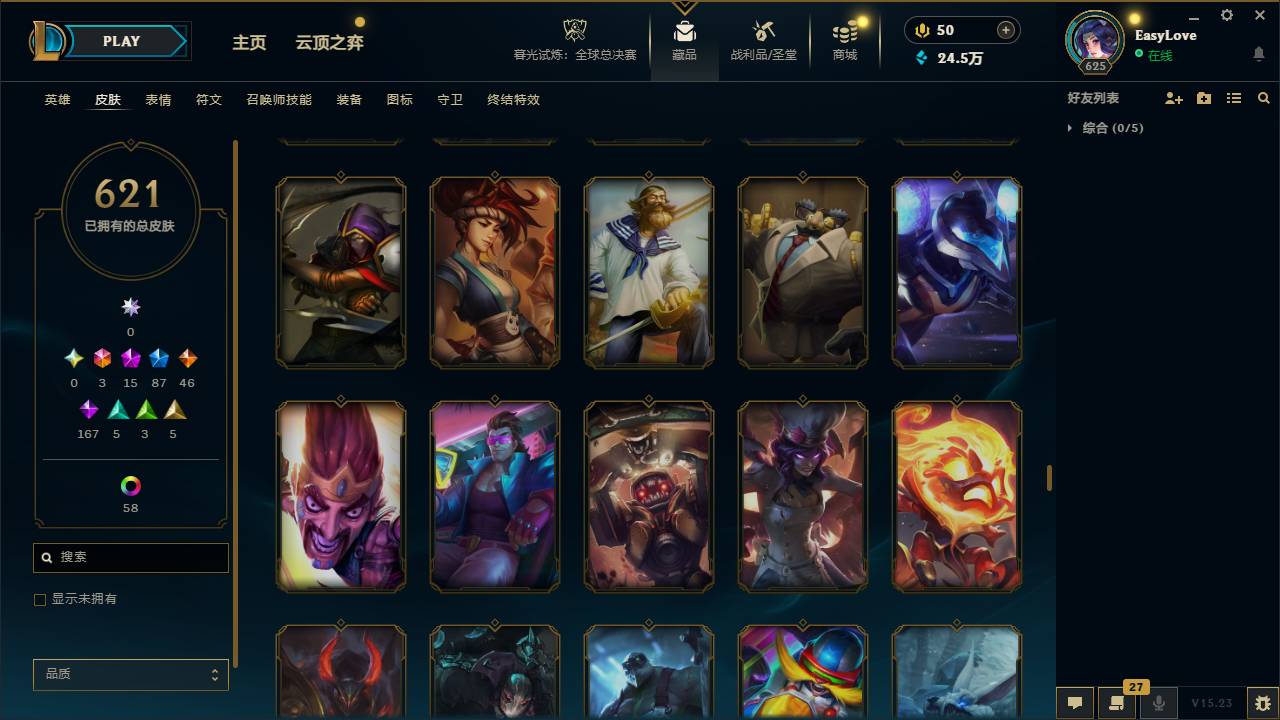Click the notifications icon with 27 badge
1280x720 pixels.
(1116, 703)
